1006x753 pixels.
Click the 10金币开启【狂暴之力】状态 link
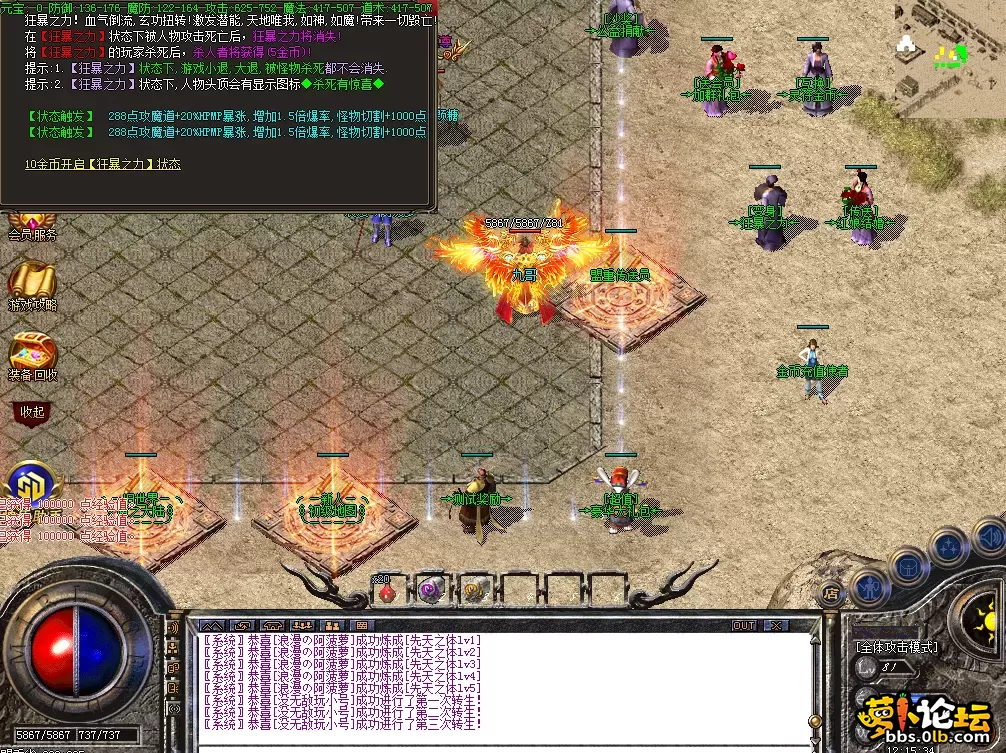click(103, 164)
